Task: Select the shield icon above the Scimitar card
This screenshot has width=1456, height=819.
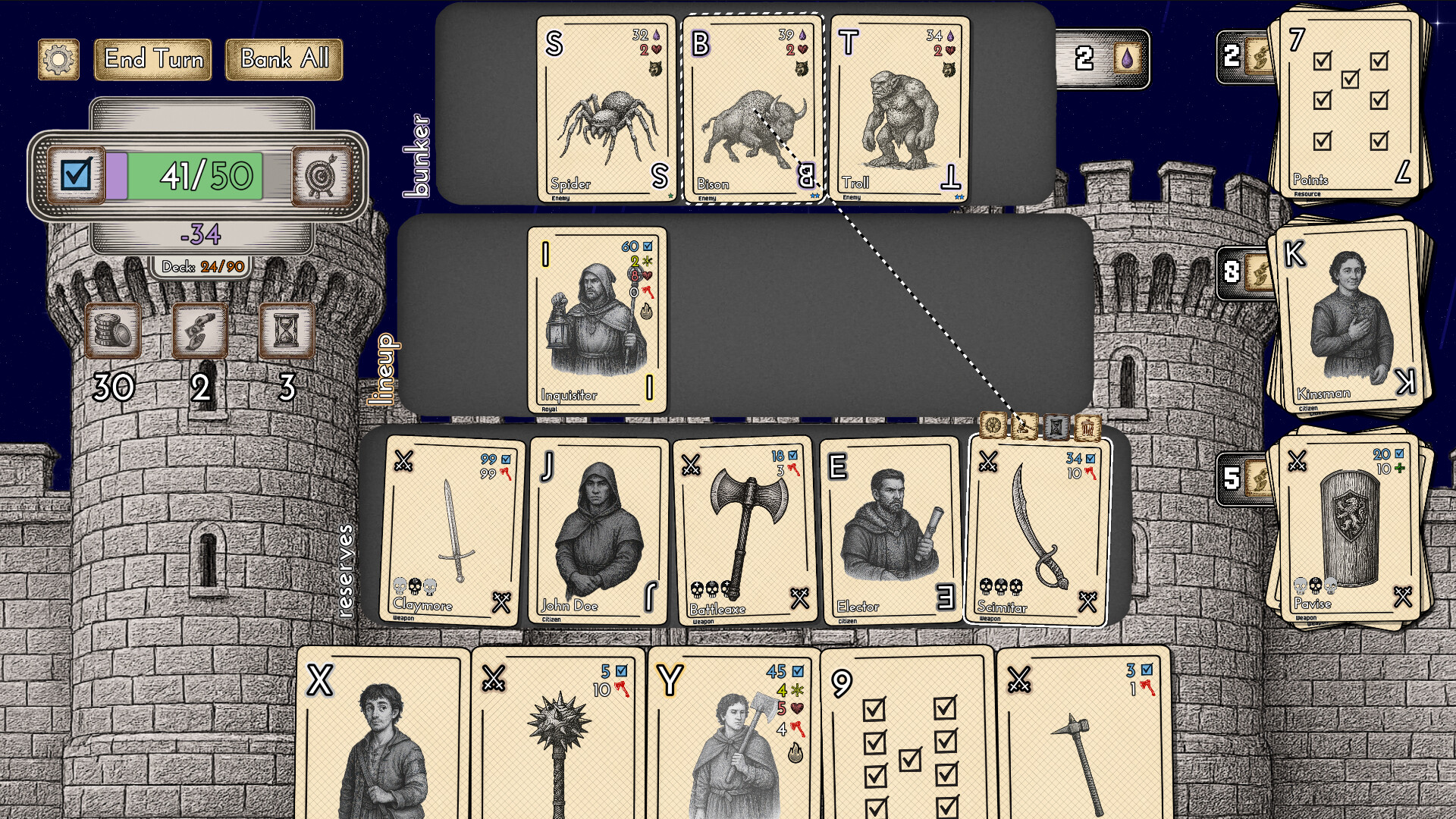Action: pyautogui.click(x=993, y=426)
